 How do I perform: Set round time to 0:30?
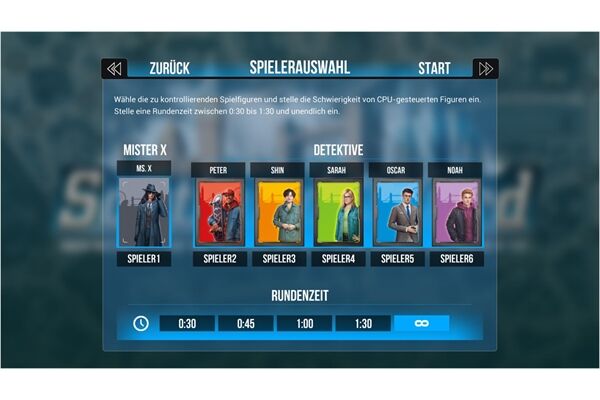pos(186,324)
